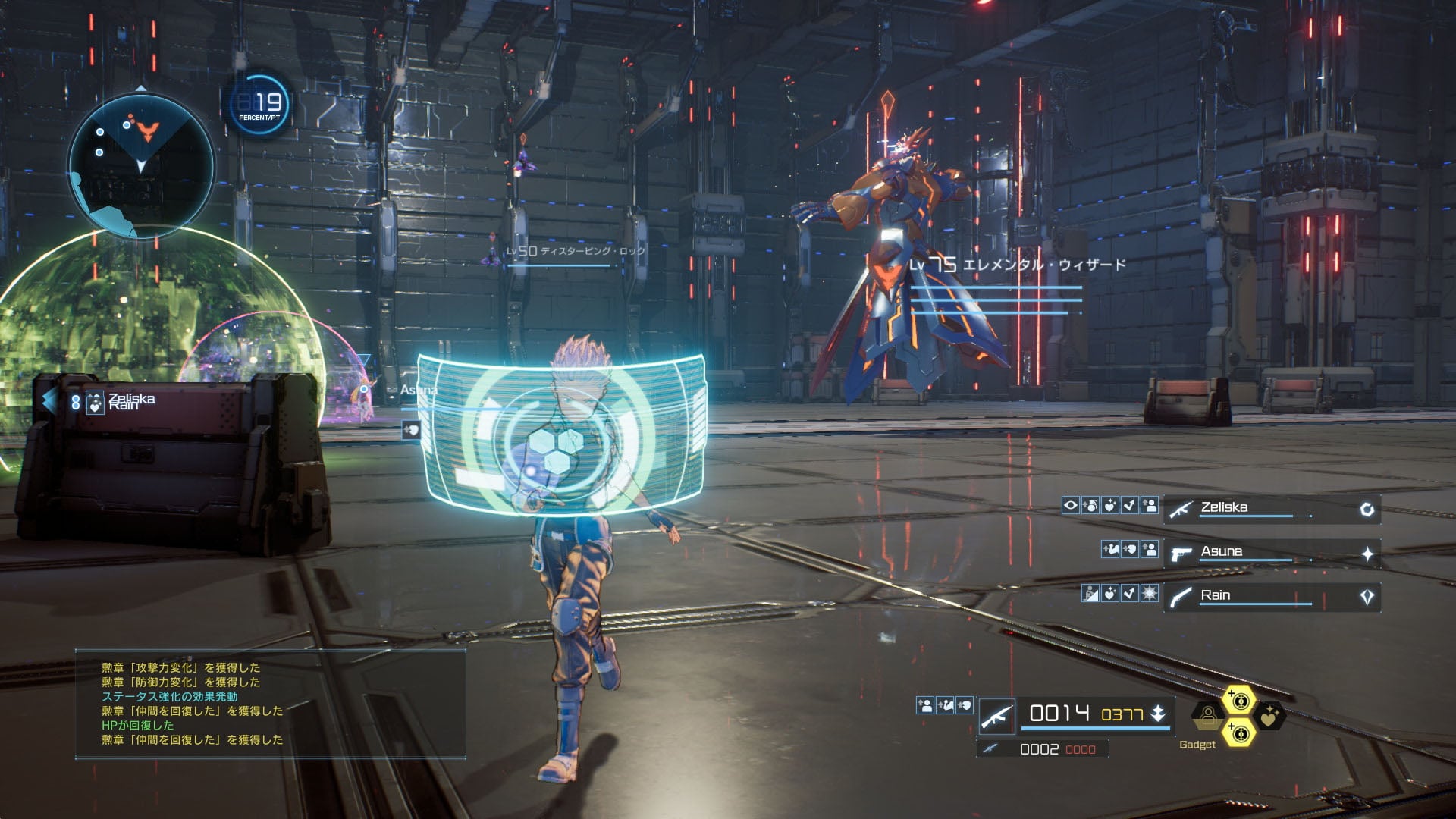Click Rain's starburst status buff icon

coord(1150,593)
